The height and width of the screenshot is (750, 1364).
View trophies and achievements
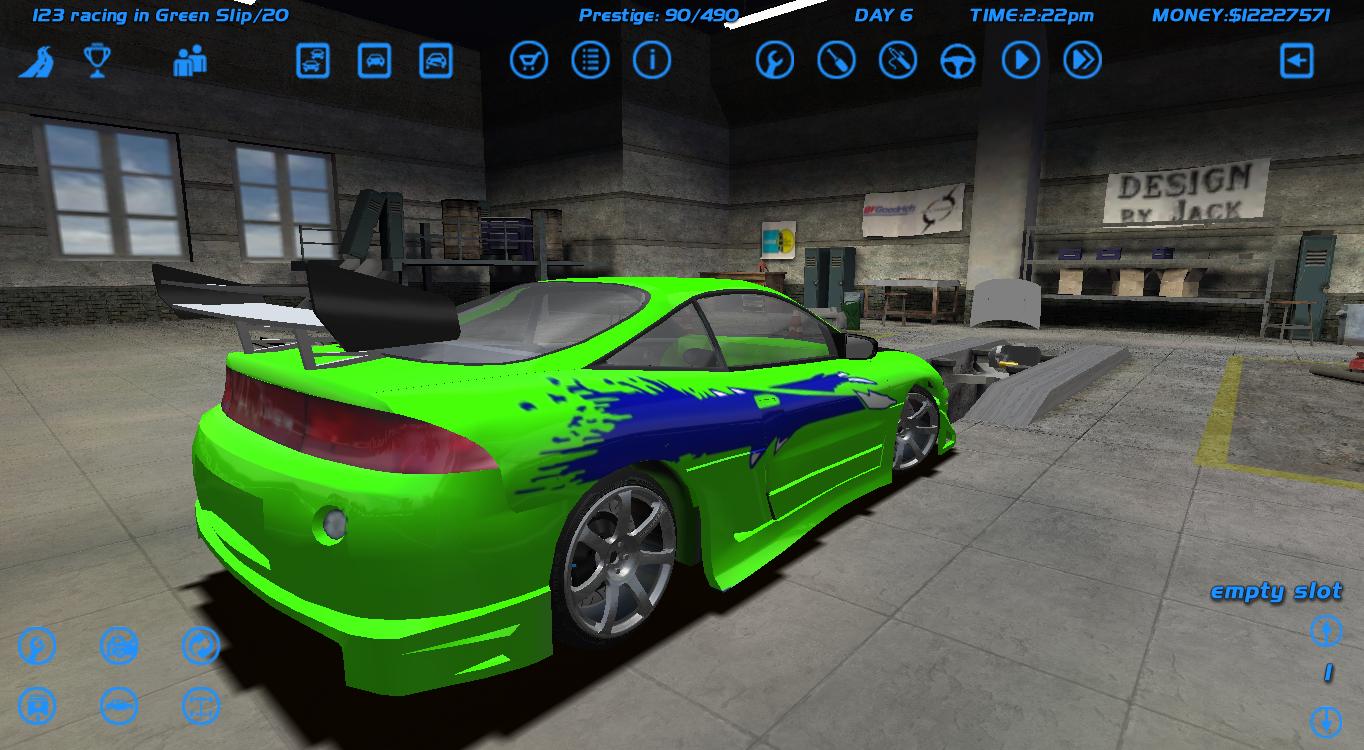click(97, 62)
